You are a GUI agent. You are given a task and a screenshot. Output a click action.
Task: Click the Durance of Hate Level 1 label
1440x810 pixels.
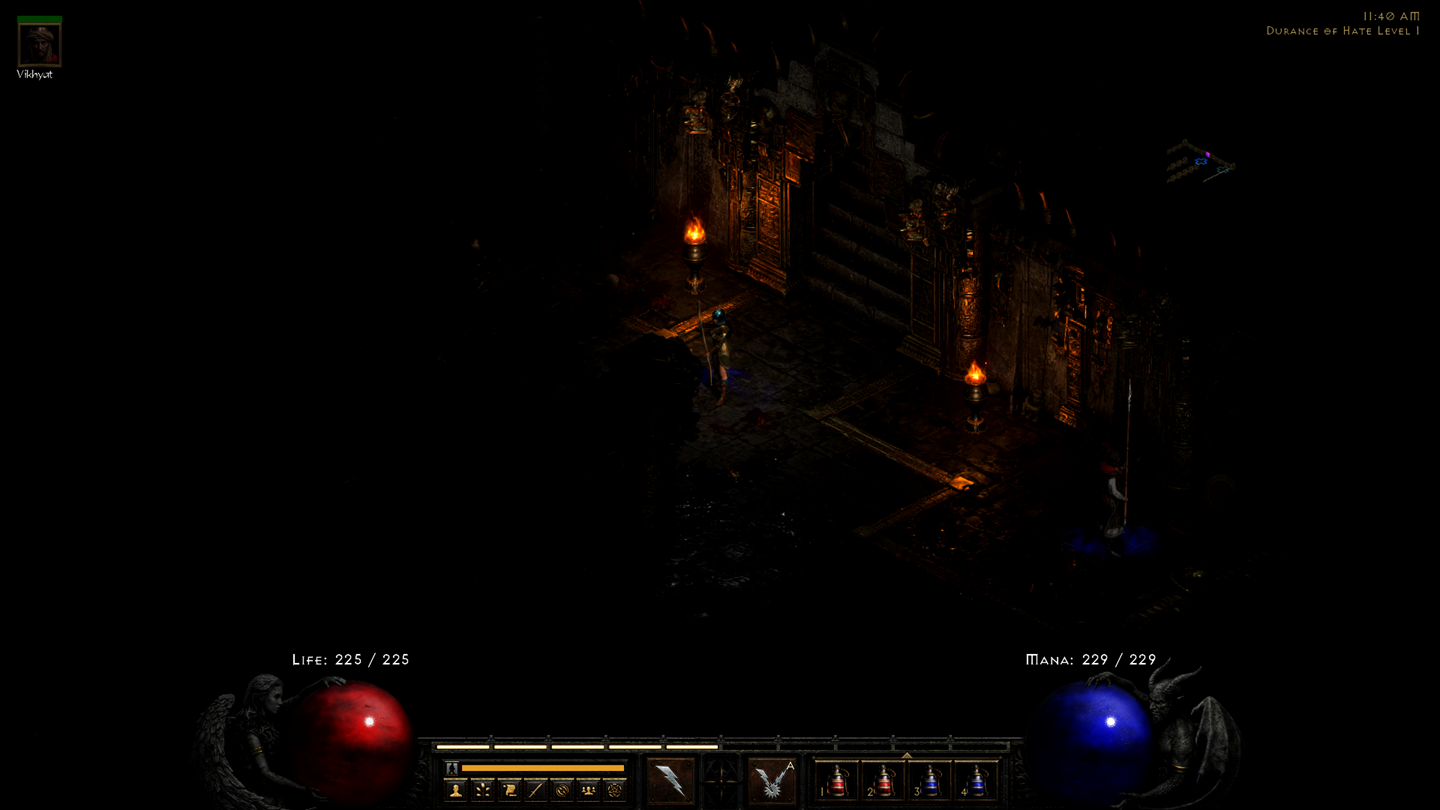pos(1340,31)
